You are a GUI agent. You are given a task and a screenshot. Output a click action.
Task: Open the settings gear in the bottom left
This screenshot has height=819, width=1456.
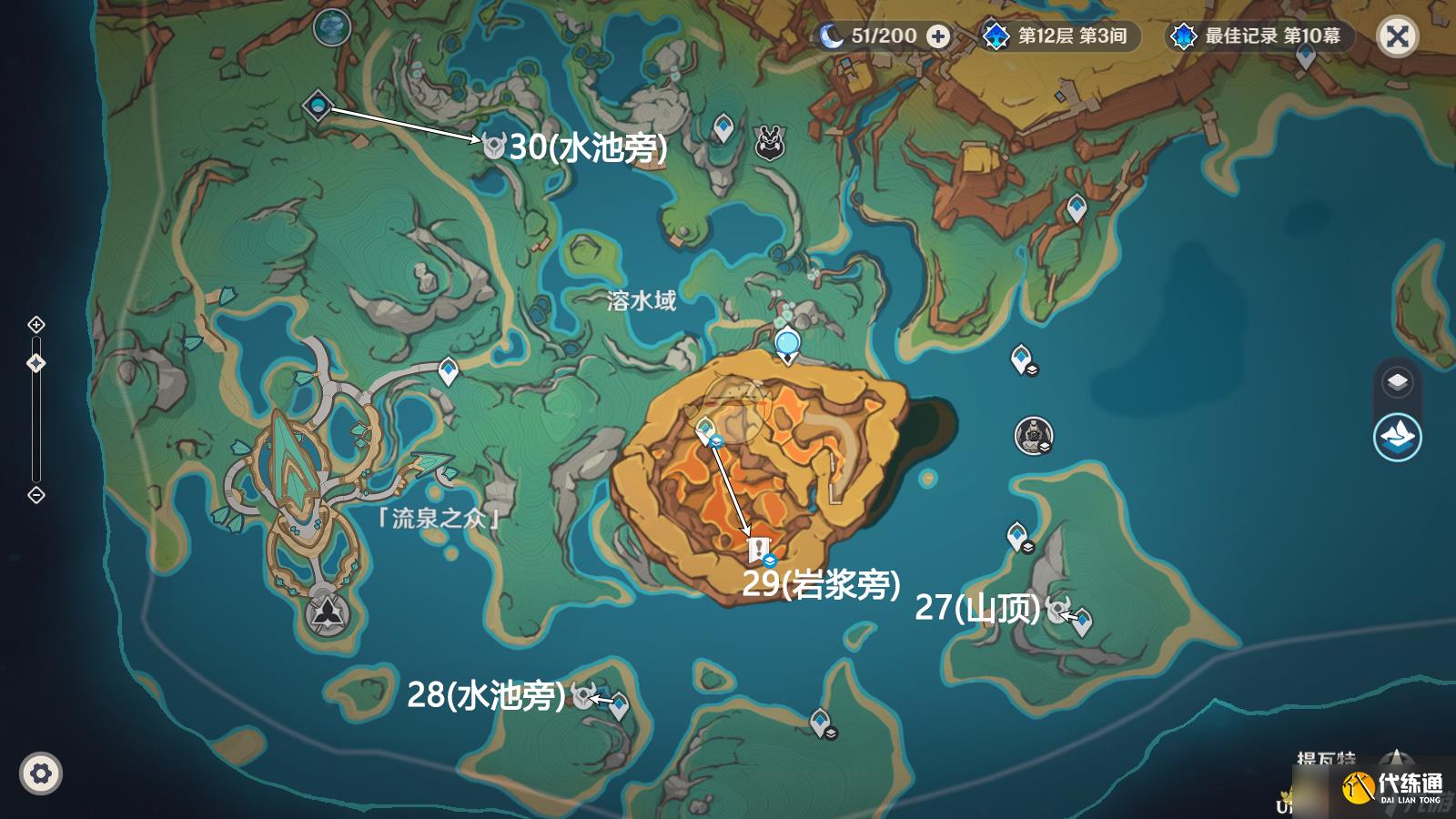coord(40,773)
